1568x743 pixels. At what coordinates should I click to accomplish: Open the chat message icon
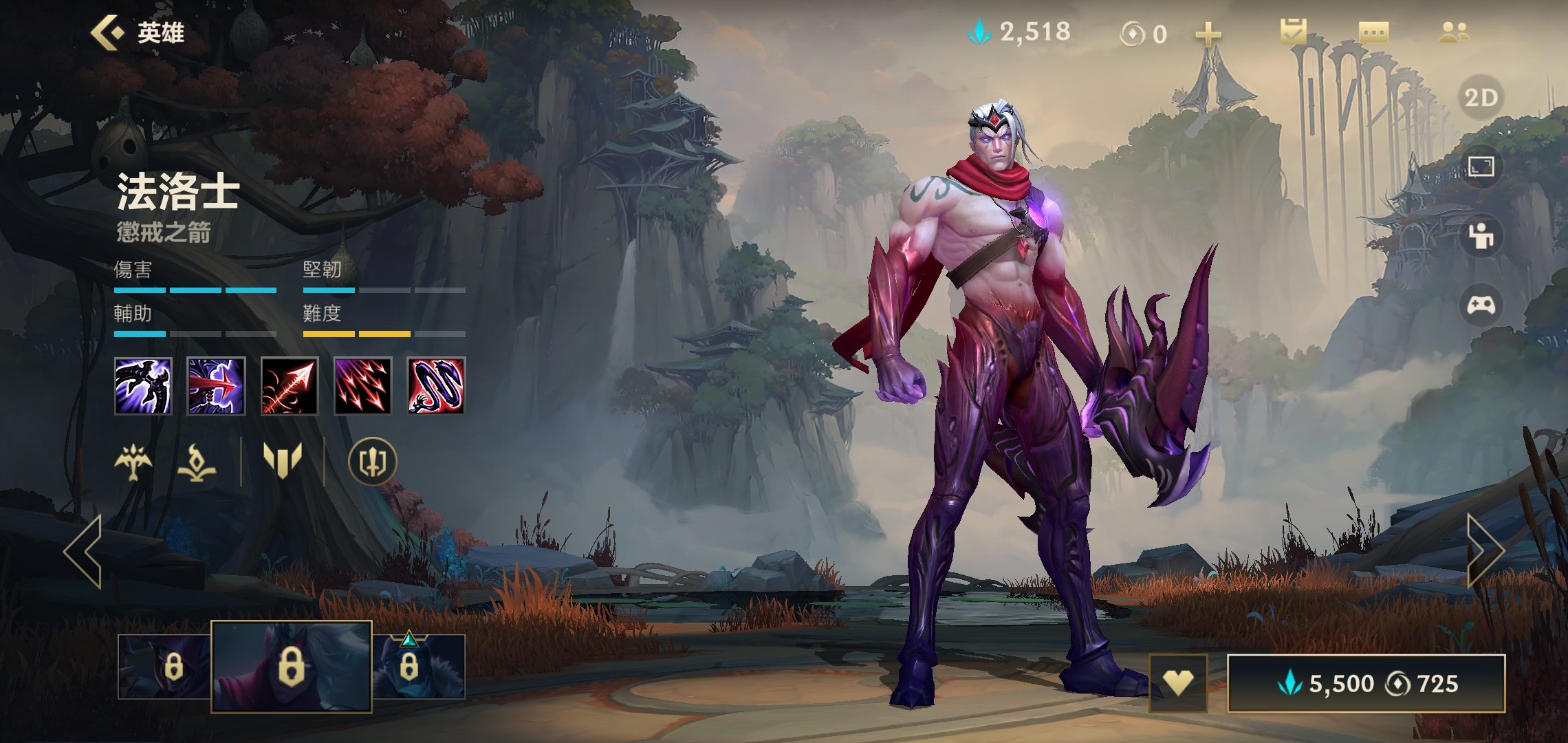1373,32
